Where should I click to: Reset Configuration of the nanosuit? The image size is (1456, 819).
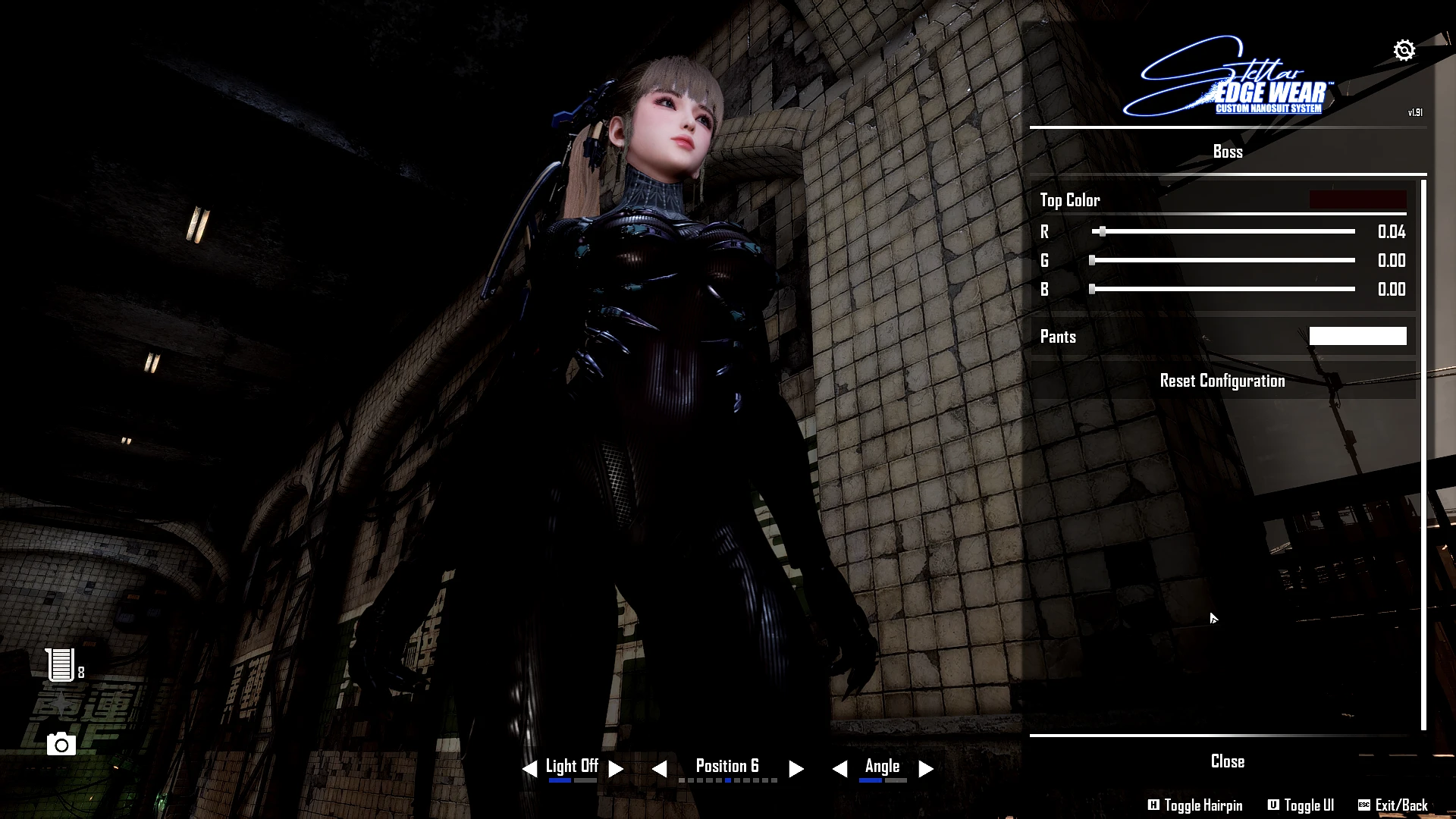click(1222, 381)
